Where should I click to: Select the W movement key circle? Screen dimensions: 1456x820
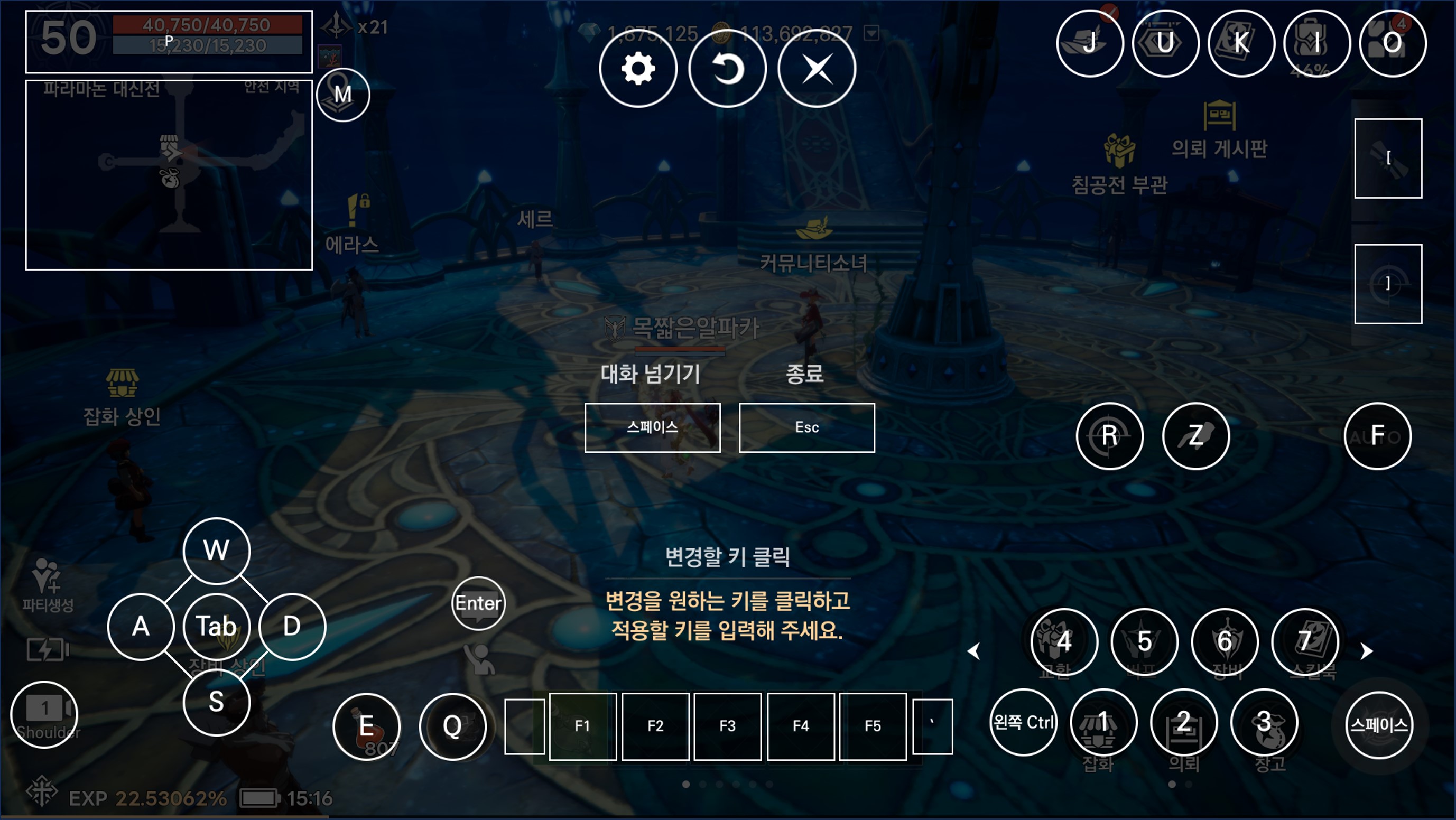[217, 551]
